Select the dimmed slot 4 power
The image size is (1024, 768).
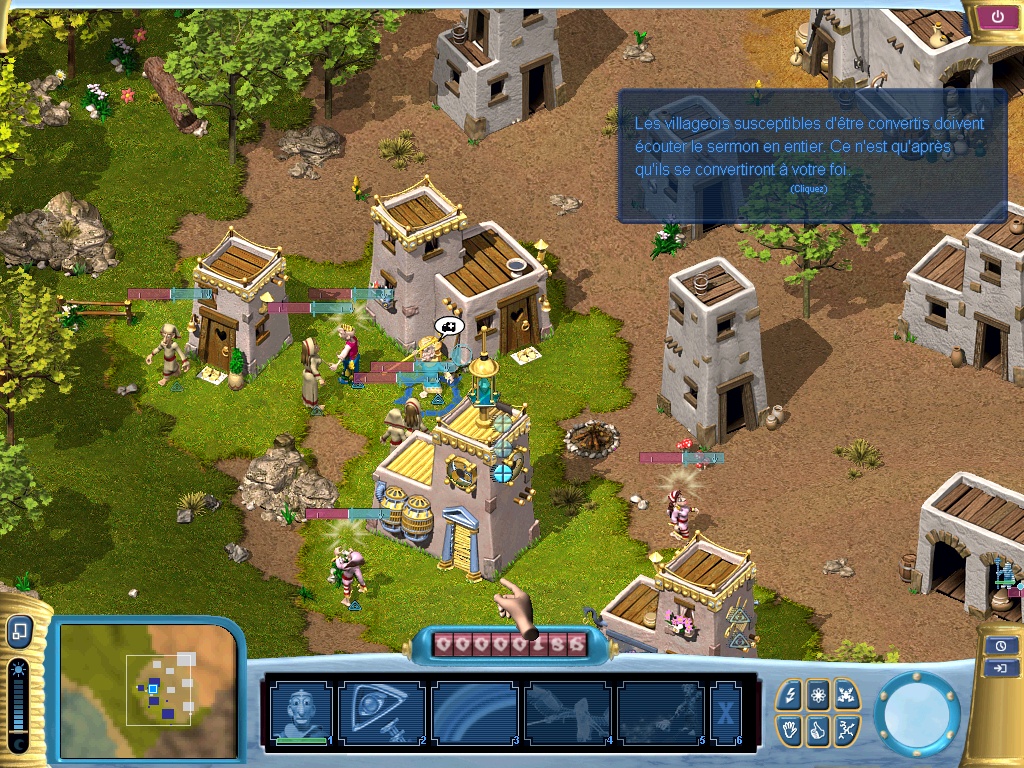tap(567, 712)
